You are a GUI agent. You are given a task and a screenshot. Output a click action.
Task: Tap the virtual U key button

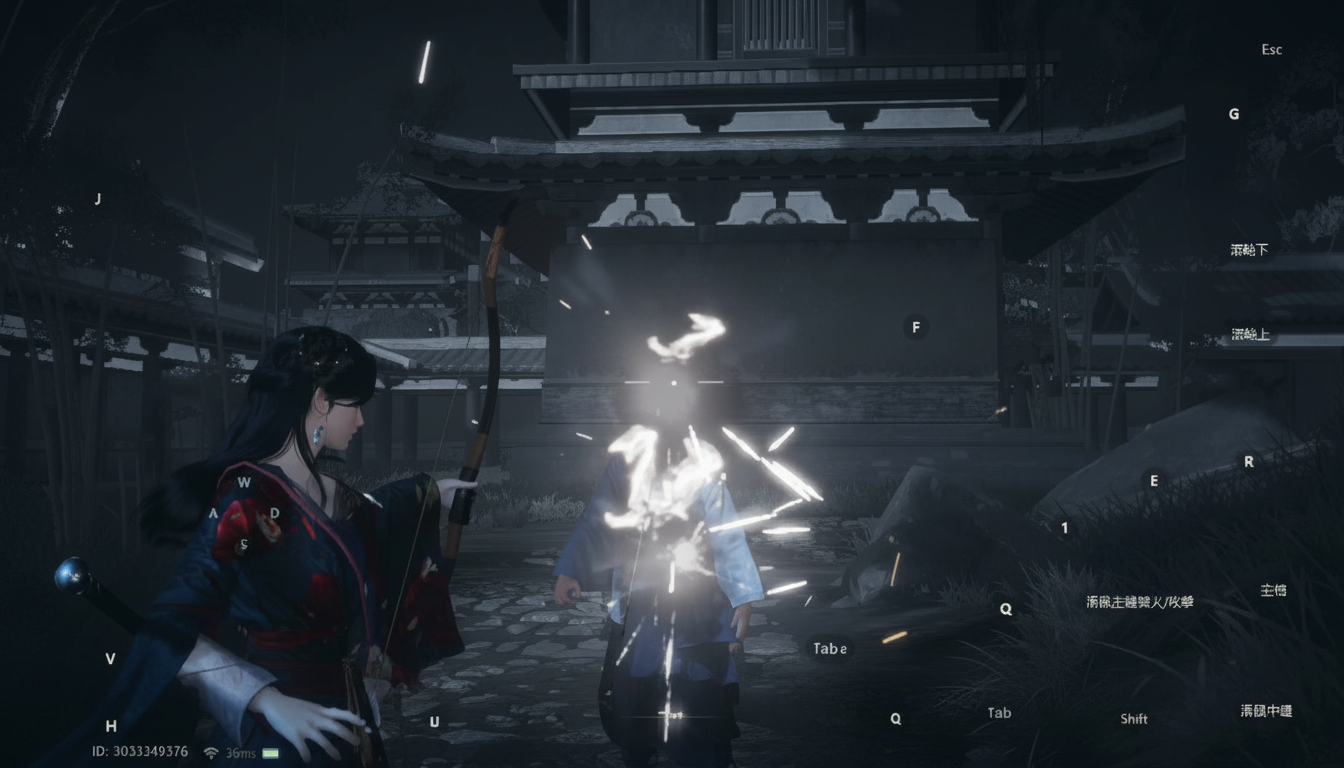[x=434, y=722]
